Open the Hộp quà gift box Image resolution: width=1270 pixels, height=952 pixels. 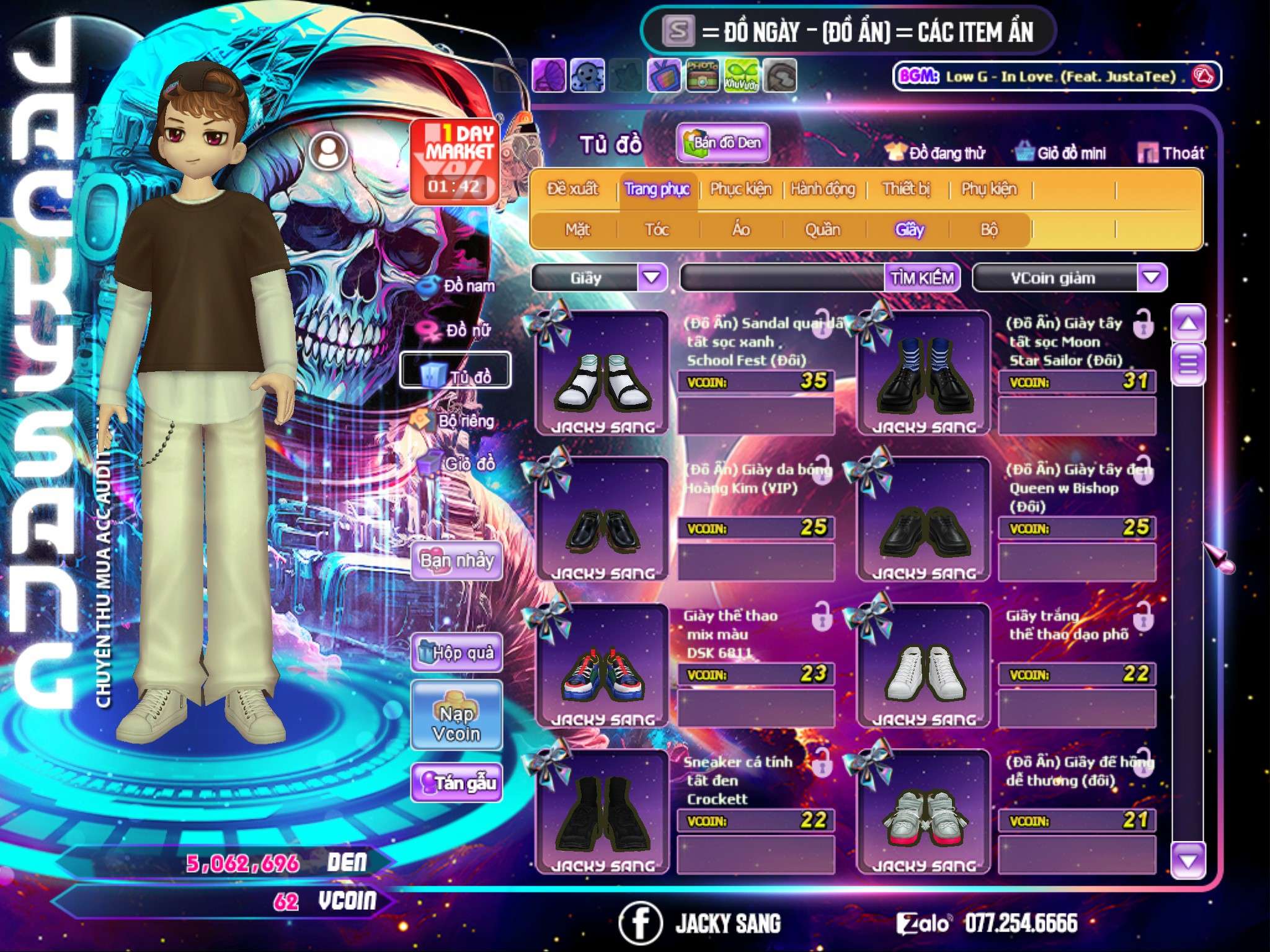coord(457,653)
